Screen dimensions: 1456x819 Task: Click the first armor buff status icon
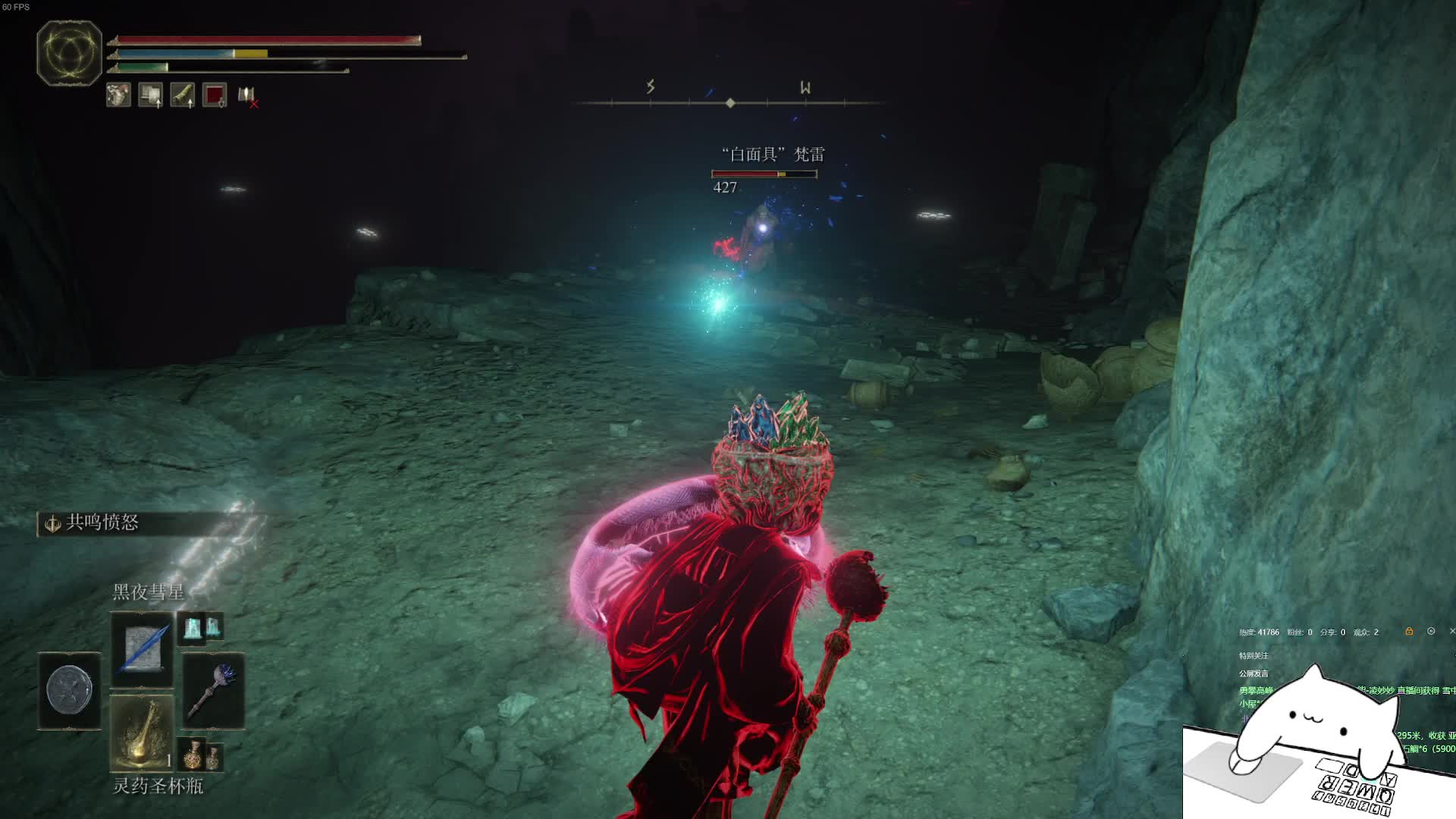(x=118, y=95)
